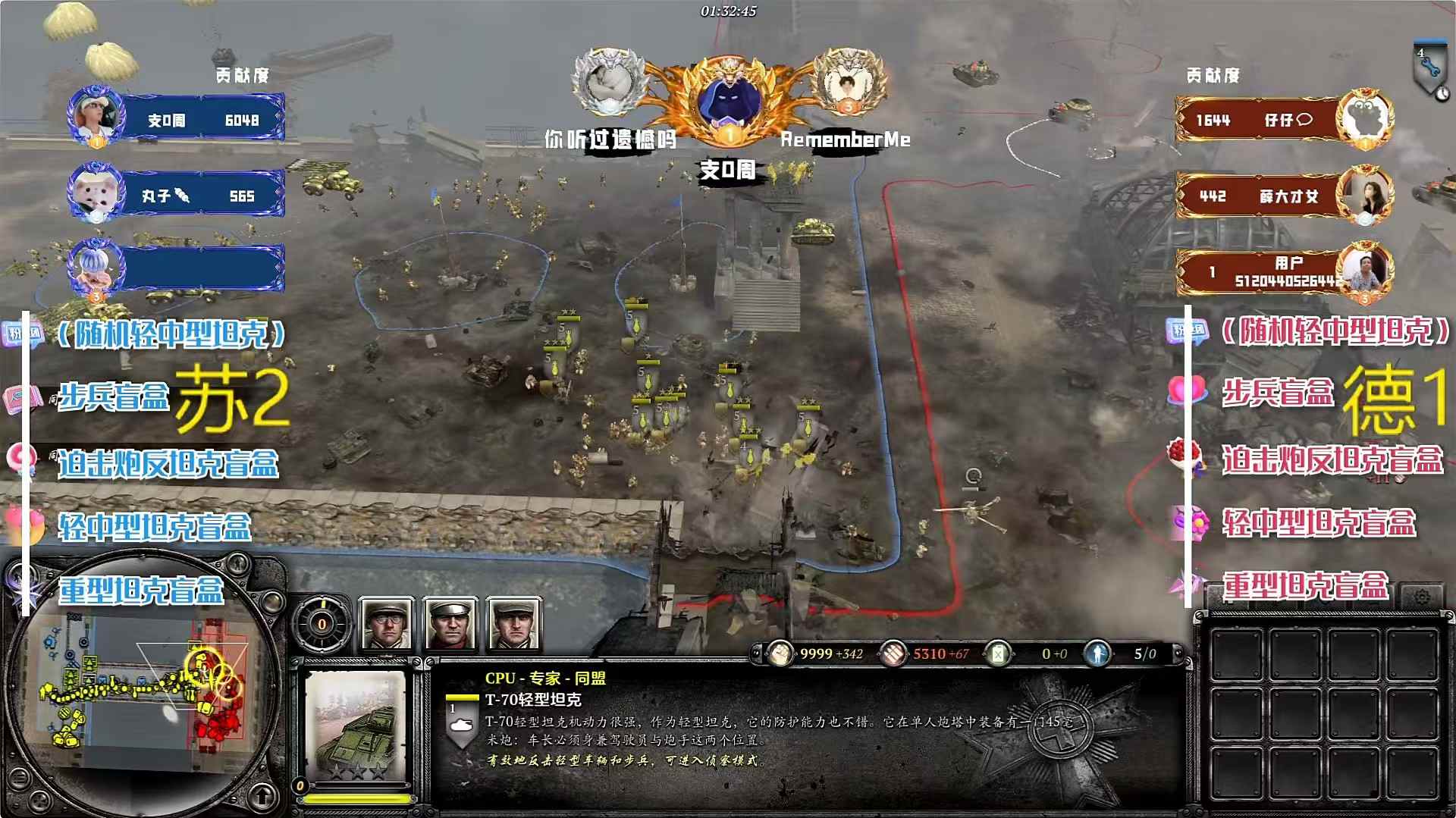Image resolution: width=1456 pixels, height=818 pixels.
Task: Click the up-arrow button below the minimap
Action: [262, 797]
